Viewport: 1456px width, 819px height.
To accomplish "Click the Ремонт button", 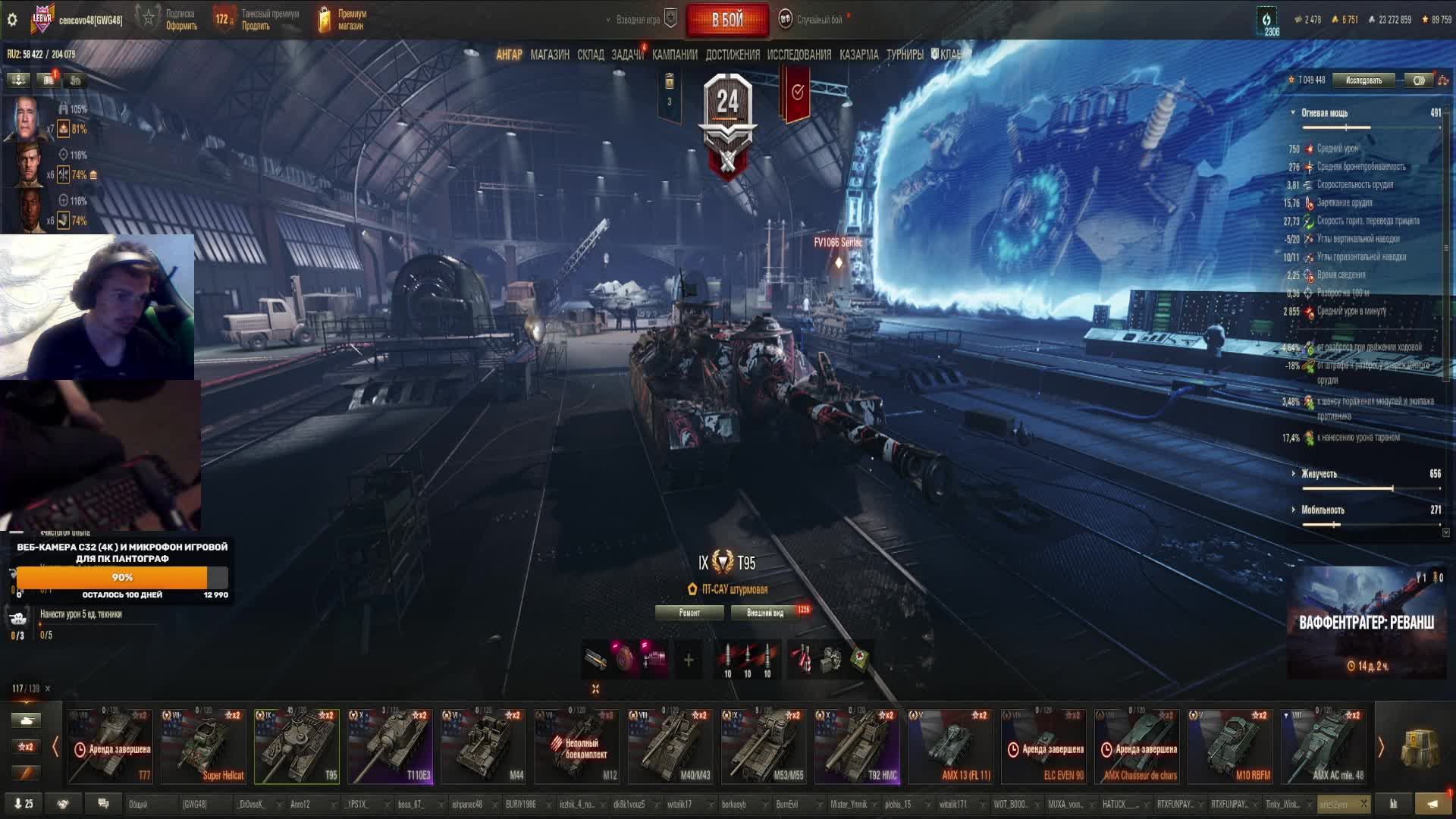I will point(689,613).
